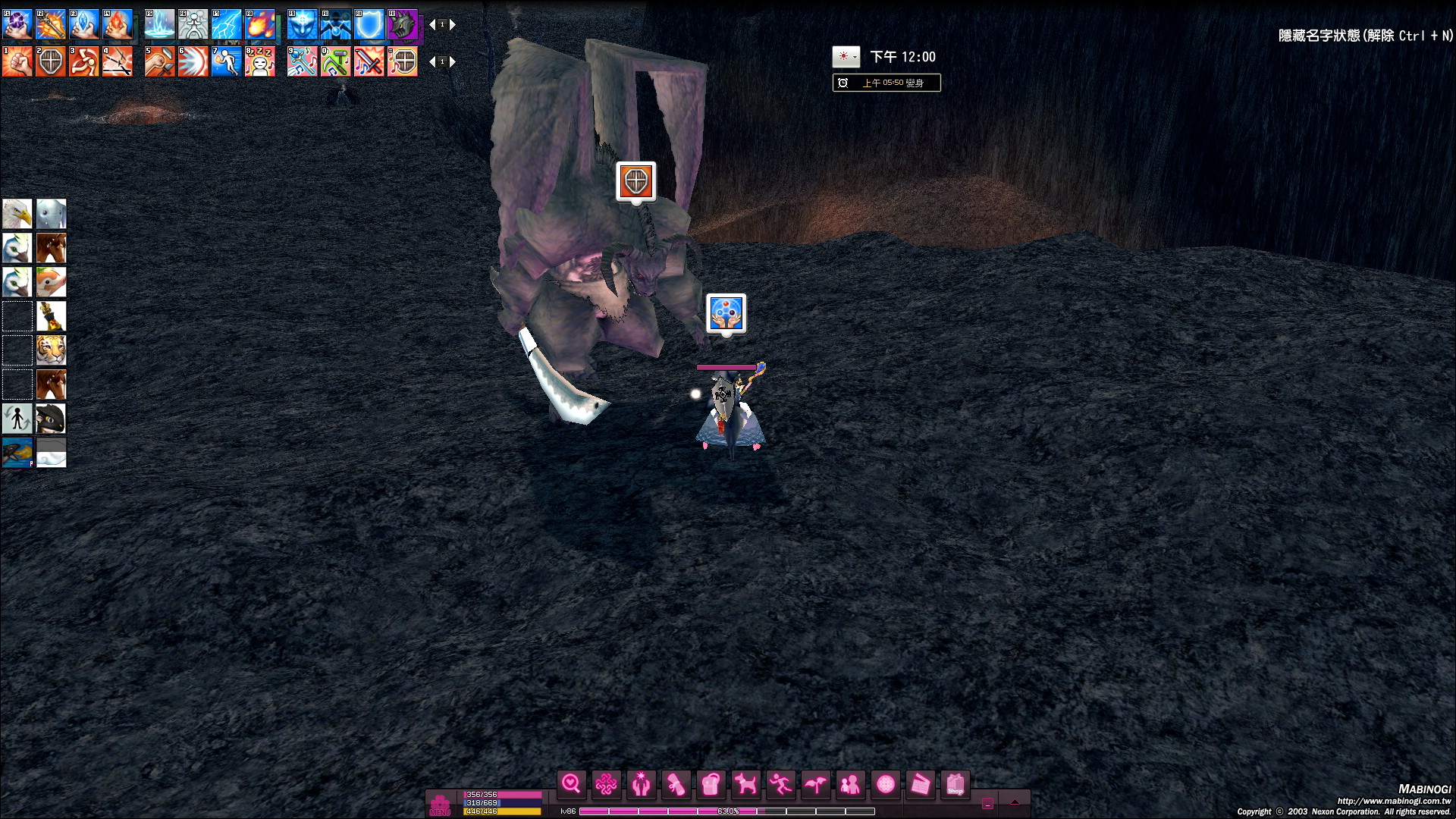The width and height of the screenshot is (1456, 819).
Task: Cast the blue shield skill on F11
Action: coord(369,25)
